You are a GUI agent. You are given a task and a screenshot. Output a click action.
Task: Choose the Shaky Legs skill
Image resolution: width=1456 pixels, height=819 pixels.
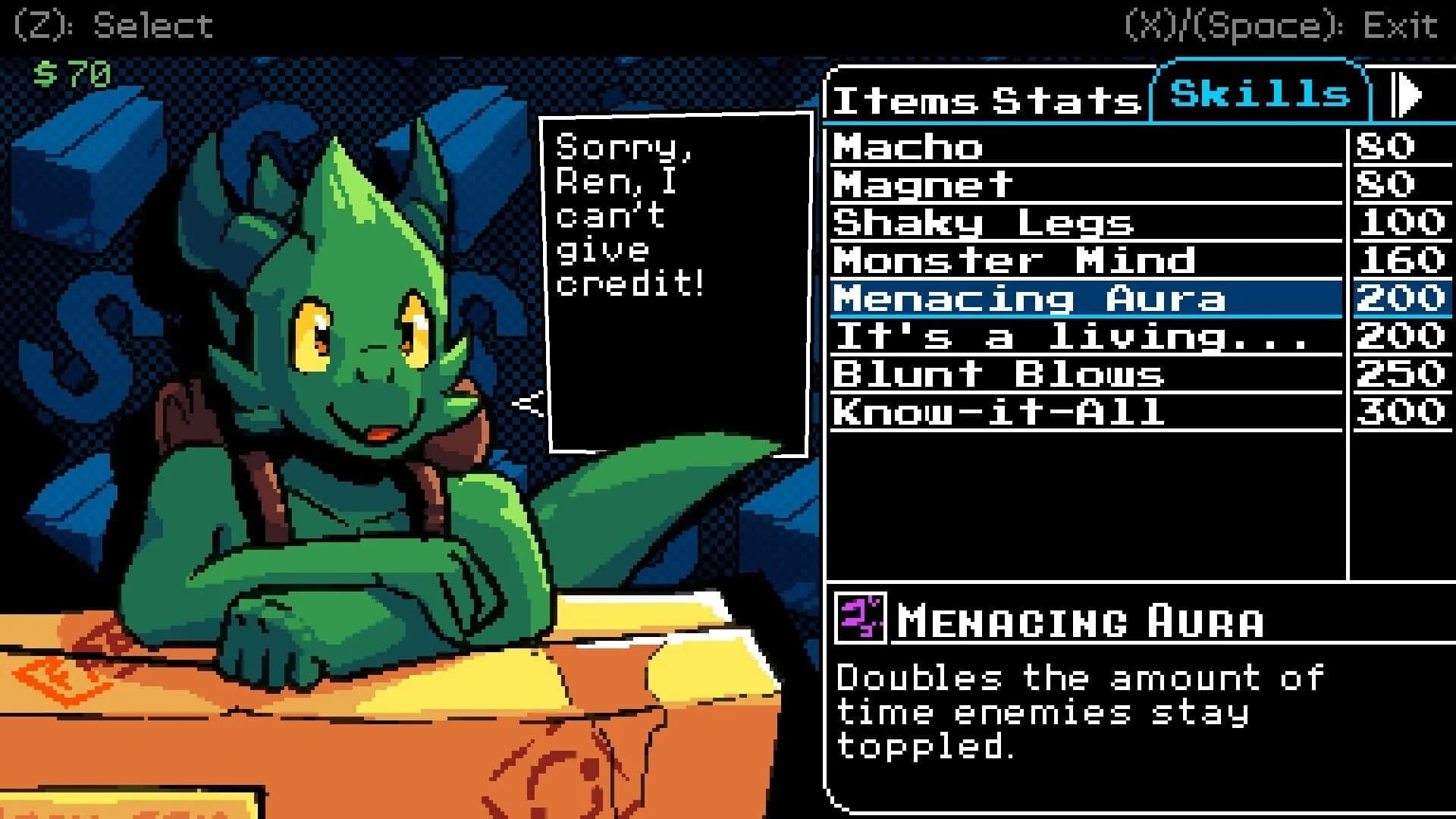[x=986, y=222]
